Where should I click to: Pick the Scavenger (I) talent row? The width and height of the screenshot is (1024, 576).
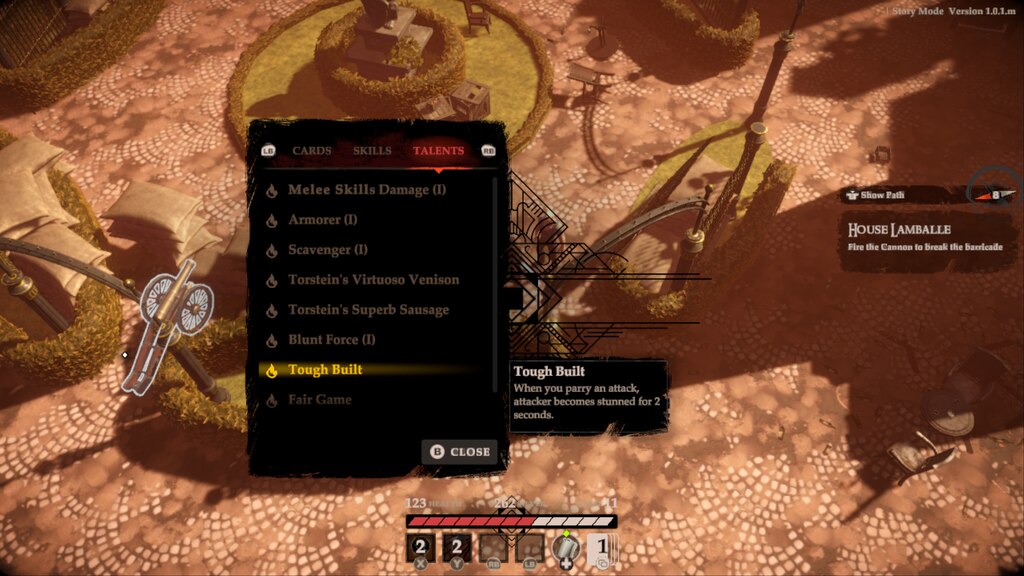click(x=328, y=250)
